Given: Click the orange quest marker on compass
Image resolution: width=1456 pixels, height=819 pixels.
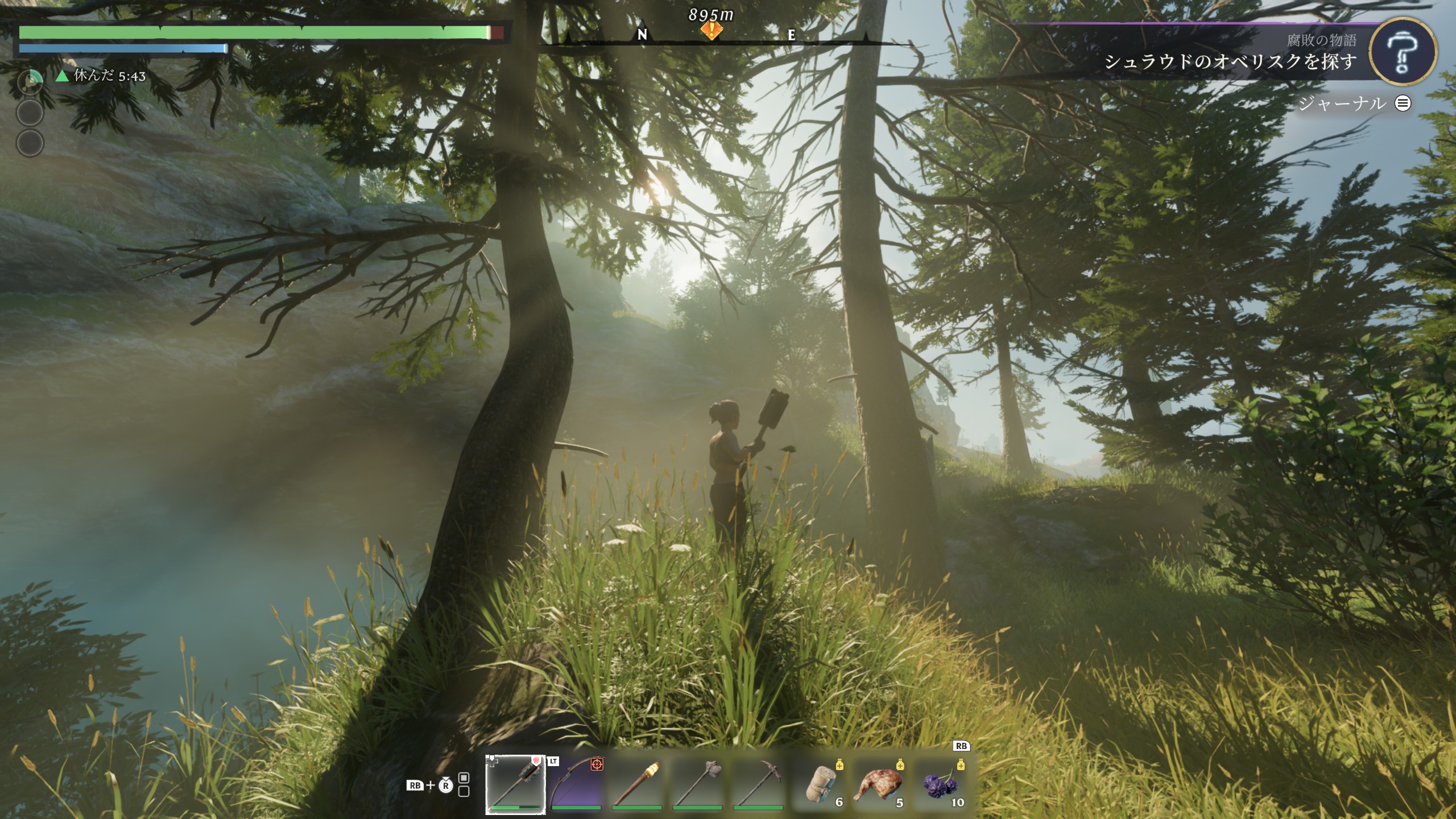Looking at the screenshot, I should tap(711, 31).
